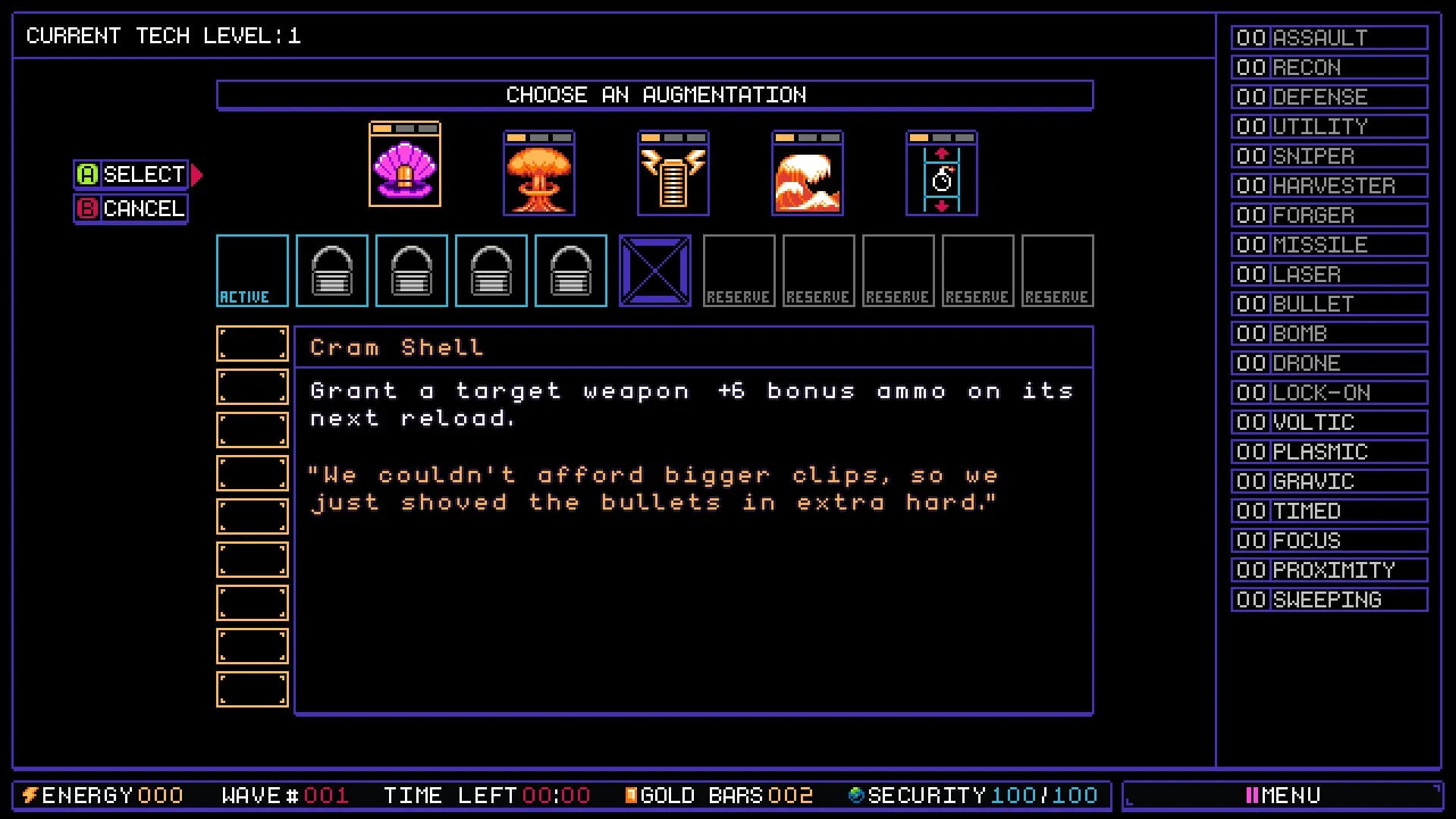Select the winged ammo clip augmentation
The image size is (1456, 819).
point(673,174)
